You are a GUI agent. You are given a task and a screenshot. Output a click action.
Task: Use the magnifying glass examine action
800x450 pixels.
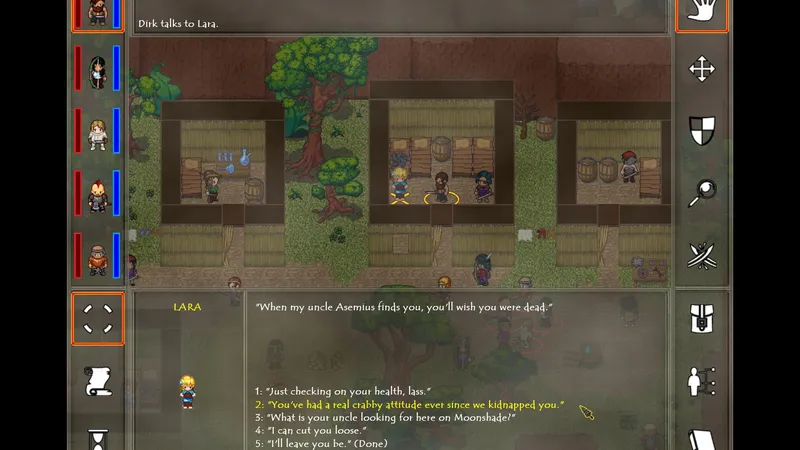pos(702,194)
